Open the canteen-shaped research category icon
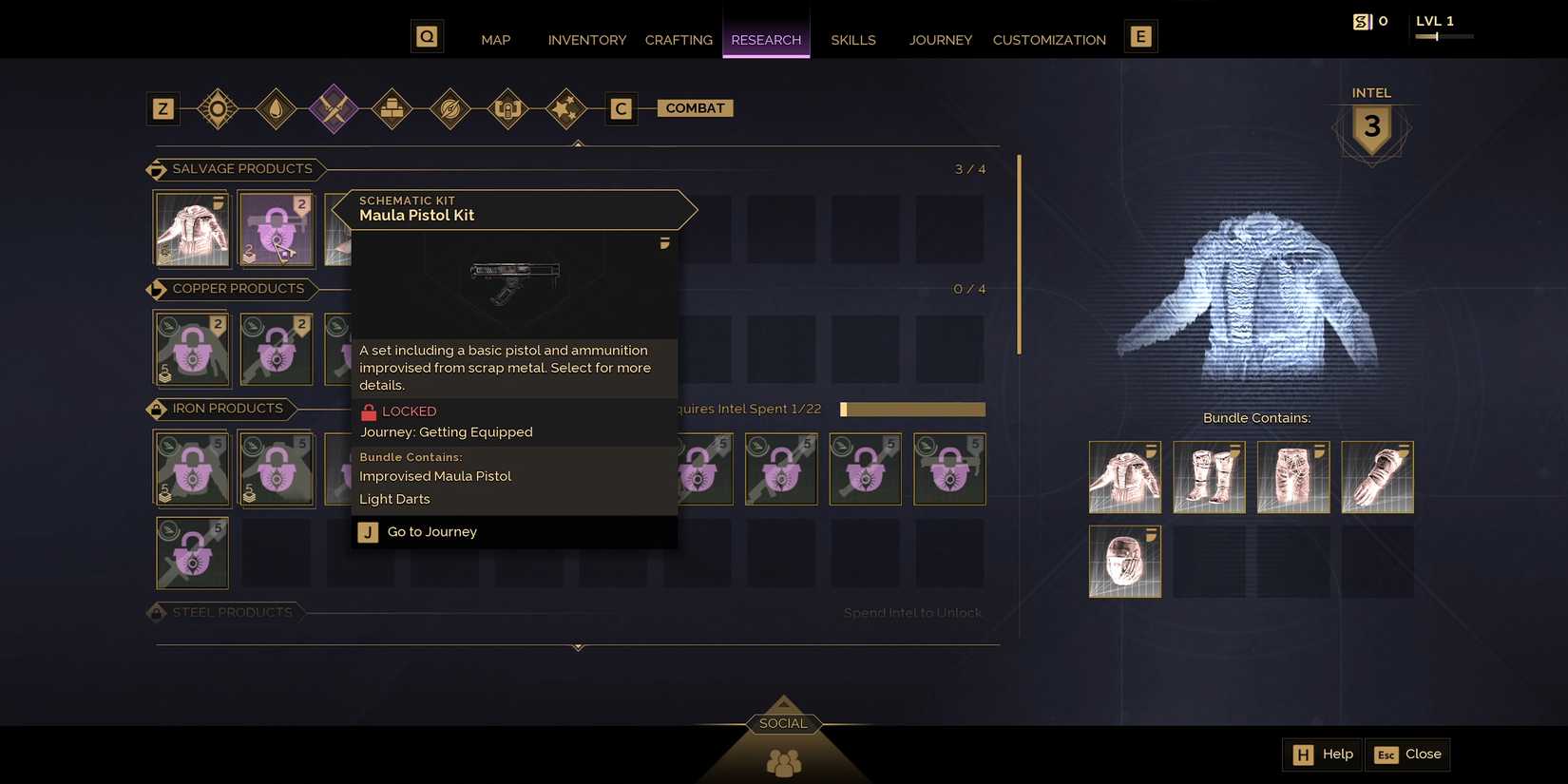Image resolution: width=1568 pixels, height=784 pixels. coord(507,108)
